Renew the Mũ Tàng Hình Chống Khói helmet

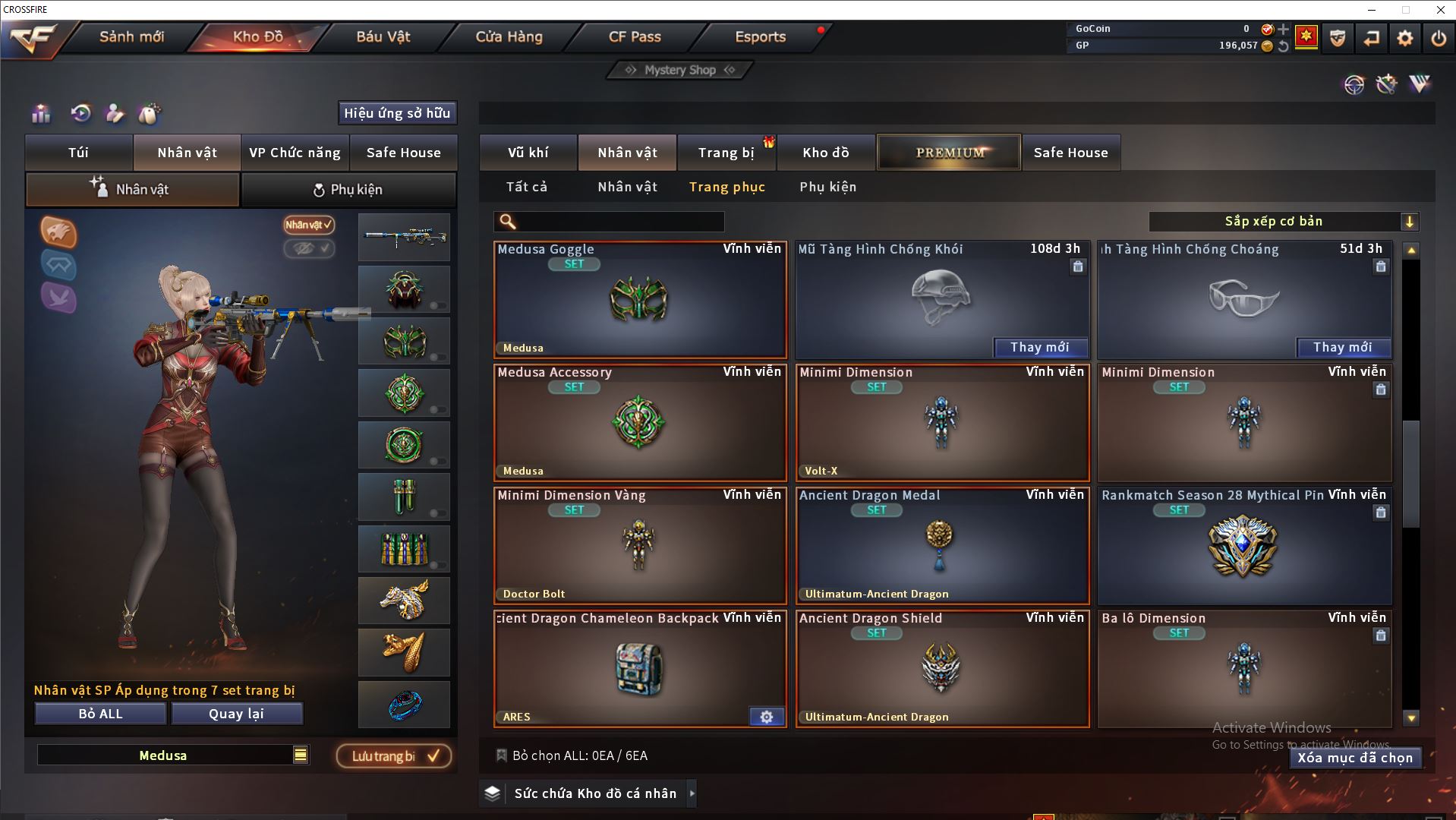(1040, 348)
